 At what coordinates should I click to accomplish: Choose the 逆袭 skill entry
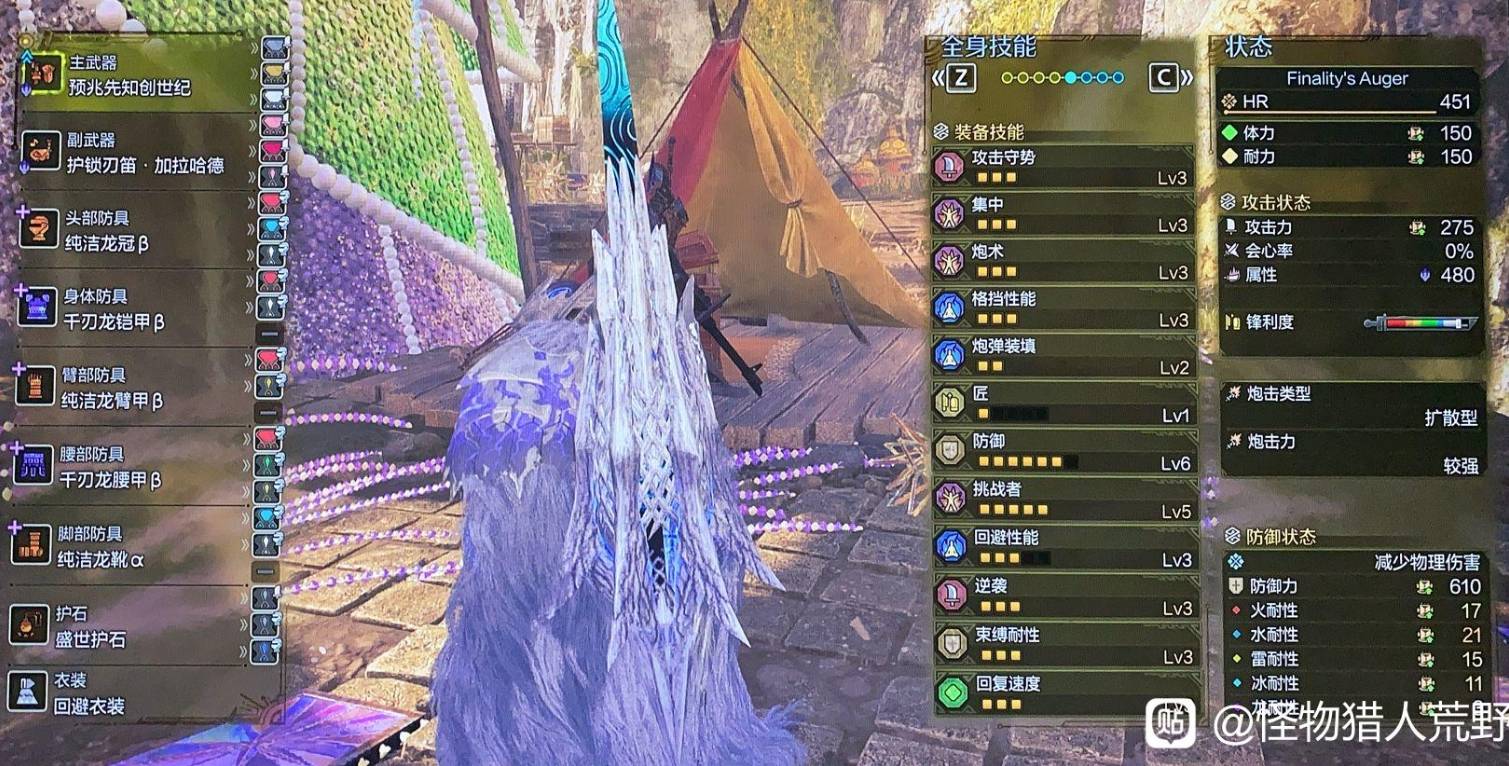(x=1064, y=596)
